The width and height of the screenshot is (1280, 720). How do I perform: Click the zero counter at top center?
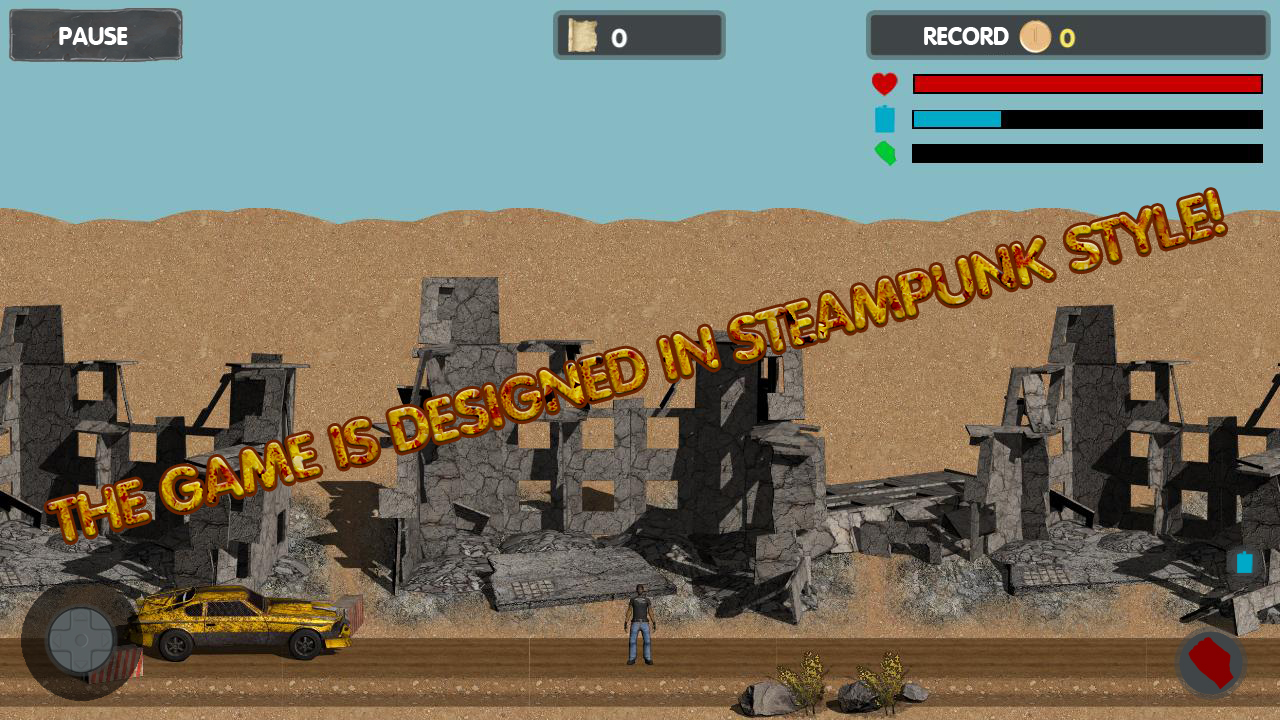tap(617, 37)
